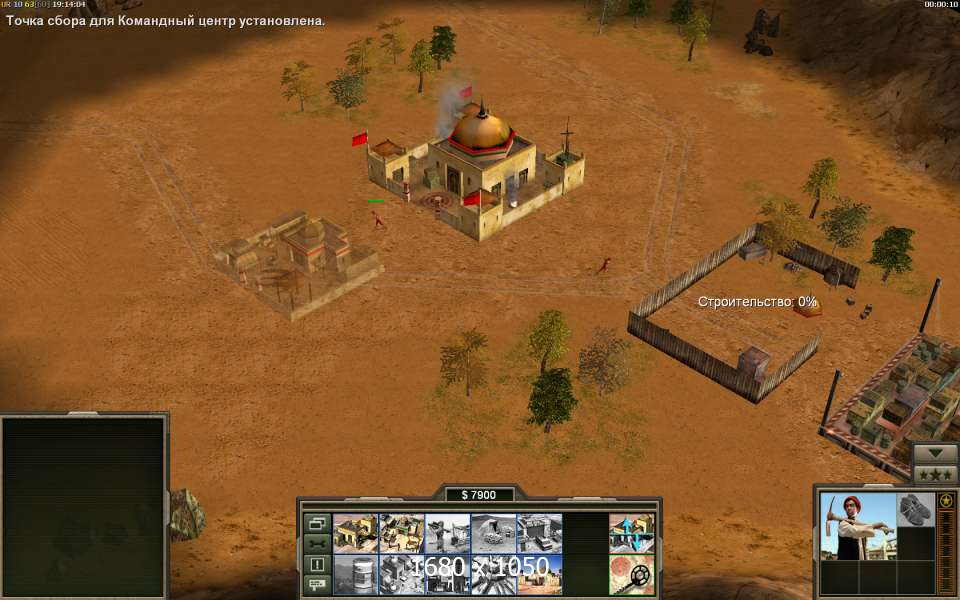Collapse the control bar with down-arrow button
Viewport: 960px width, 600px height.
coord(935,453)
